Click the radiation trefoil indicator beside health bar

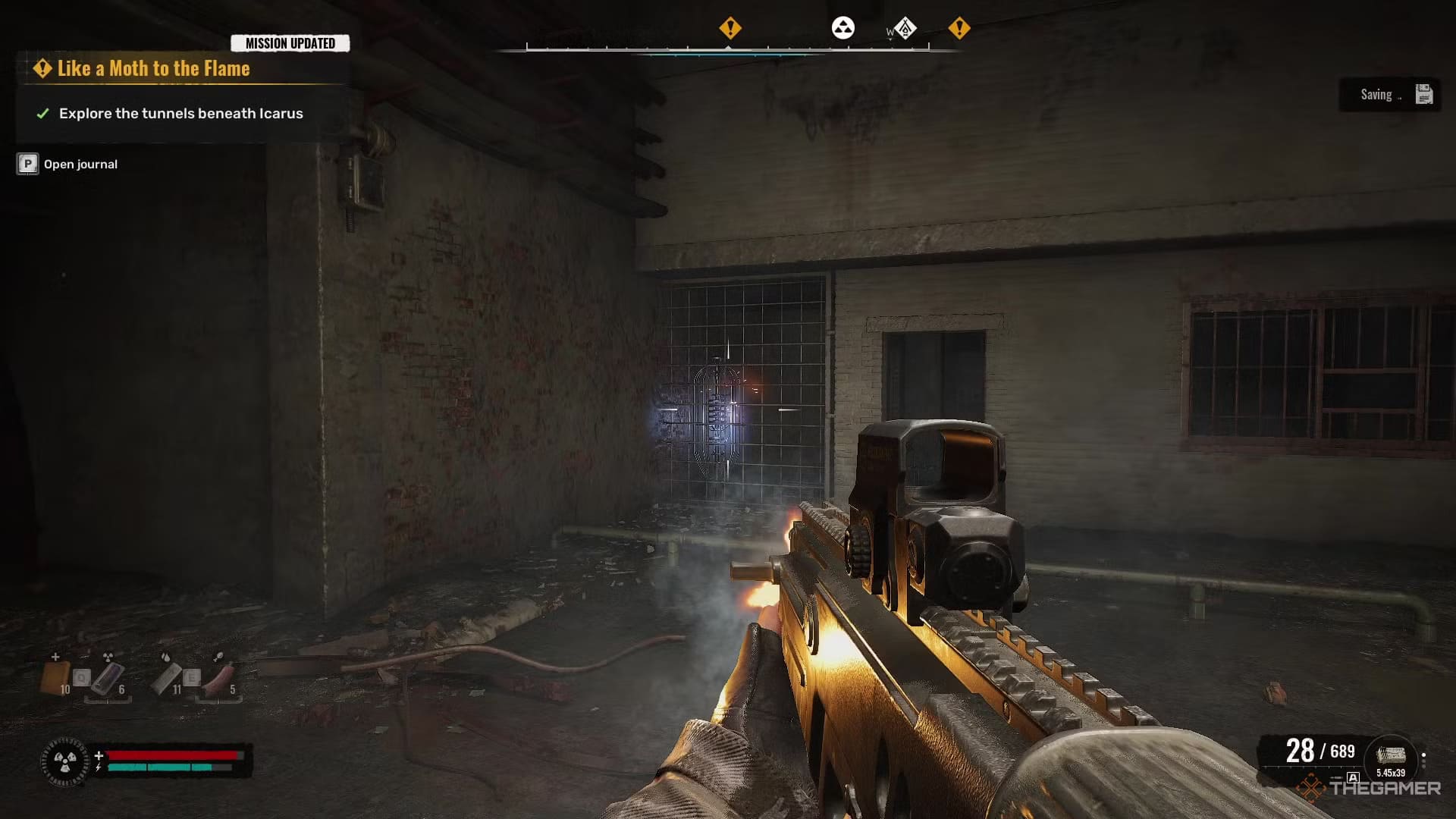65,761
